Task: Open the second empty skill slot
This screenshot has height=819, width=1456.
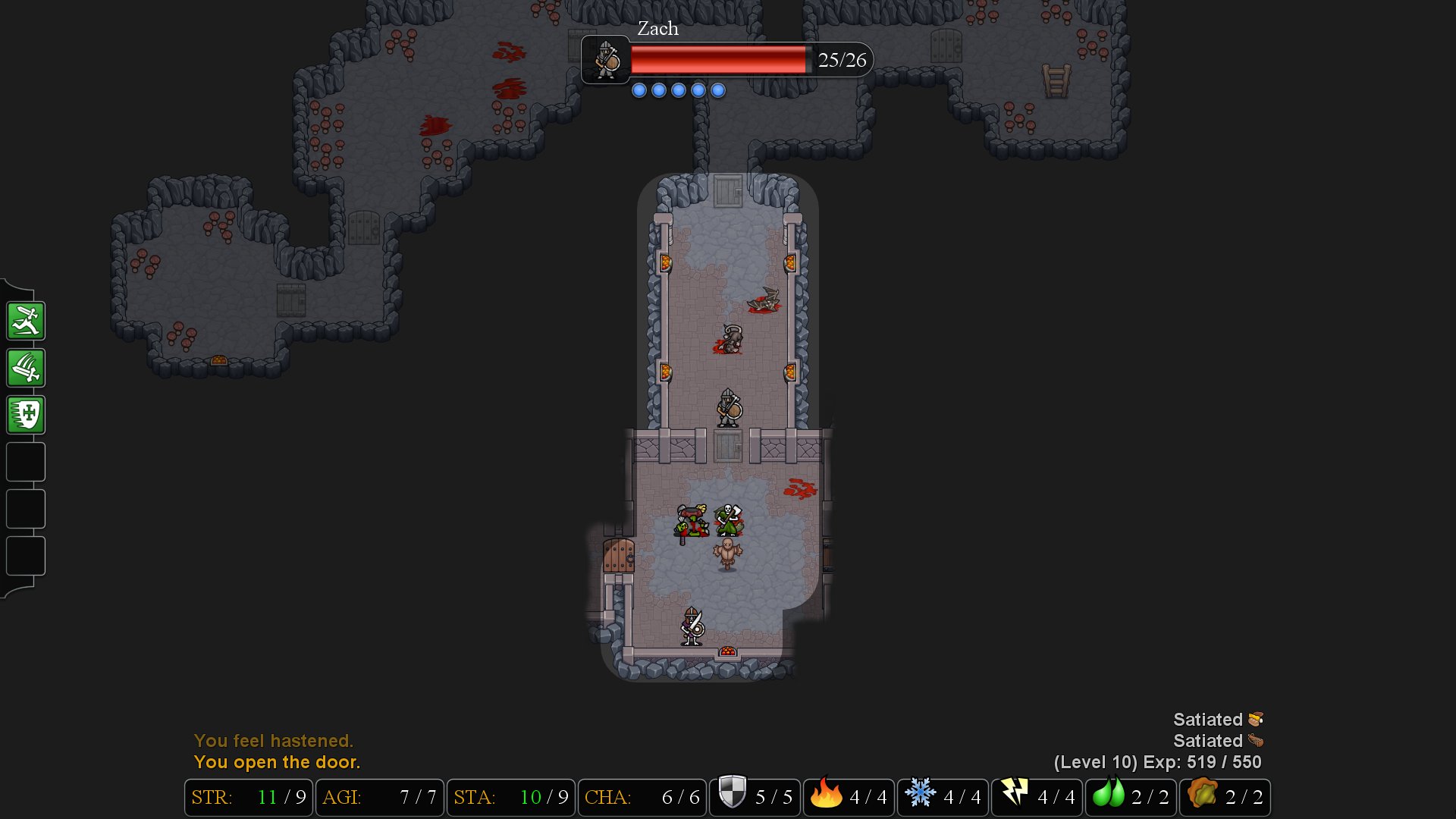Action: point(25,509)
